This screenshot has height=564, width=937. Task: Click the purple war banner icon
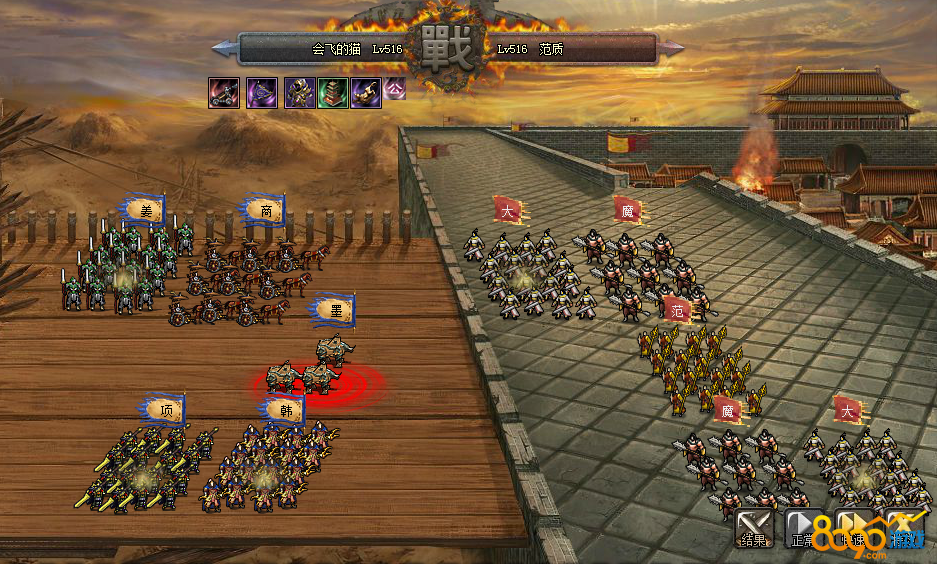[262, 93]
